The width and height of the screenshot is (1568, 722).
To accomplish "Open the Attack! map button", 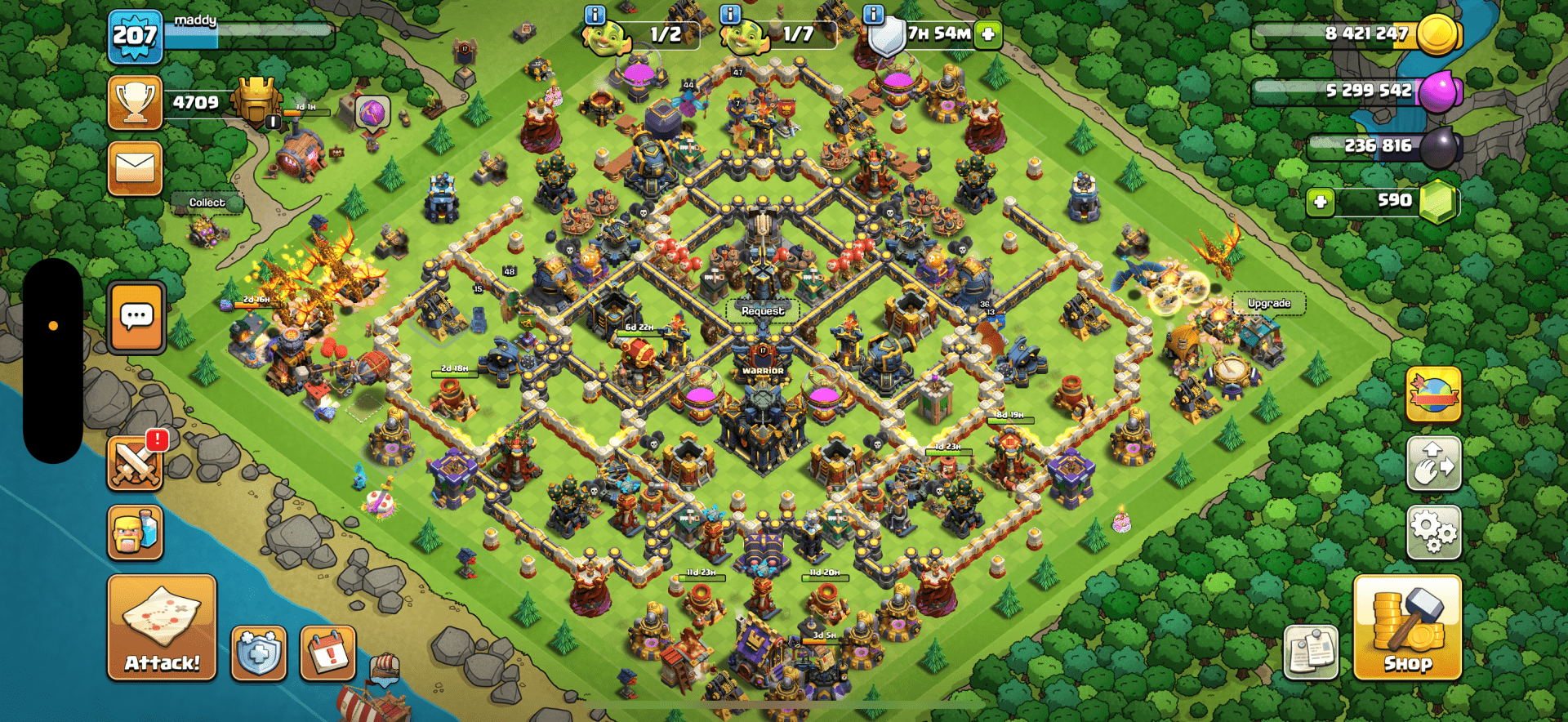I will click(x=162, y=627).
